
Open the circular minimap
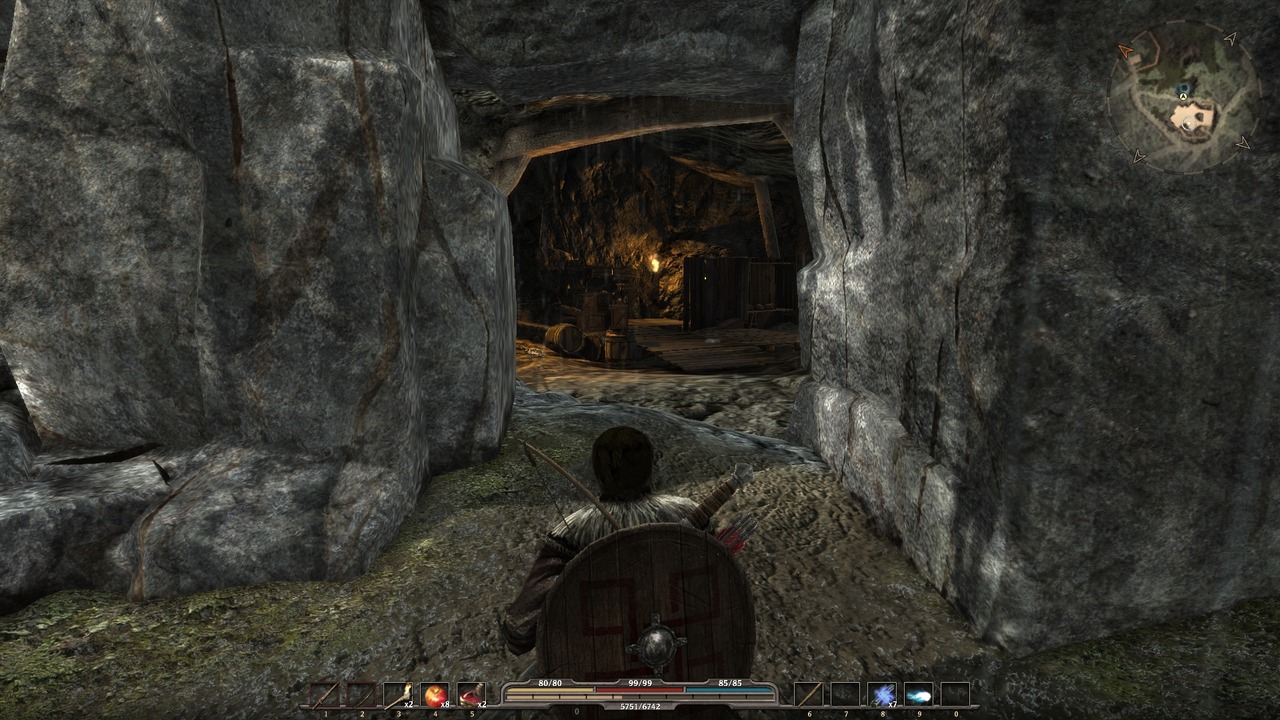tap(1184, 98)
